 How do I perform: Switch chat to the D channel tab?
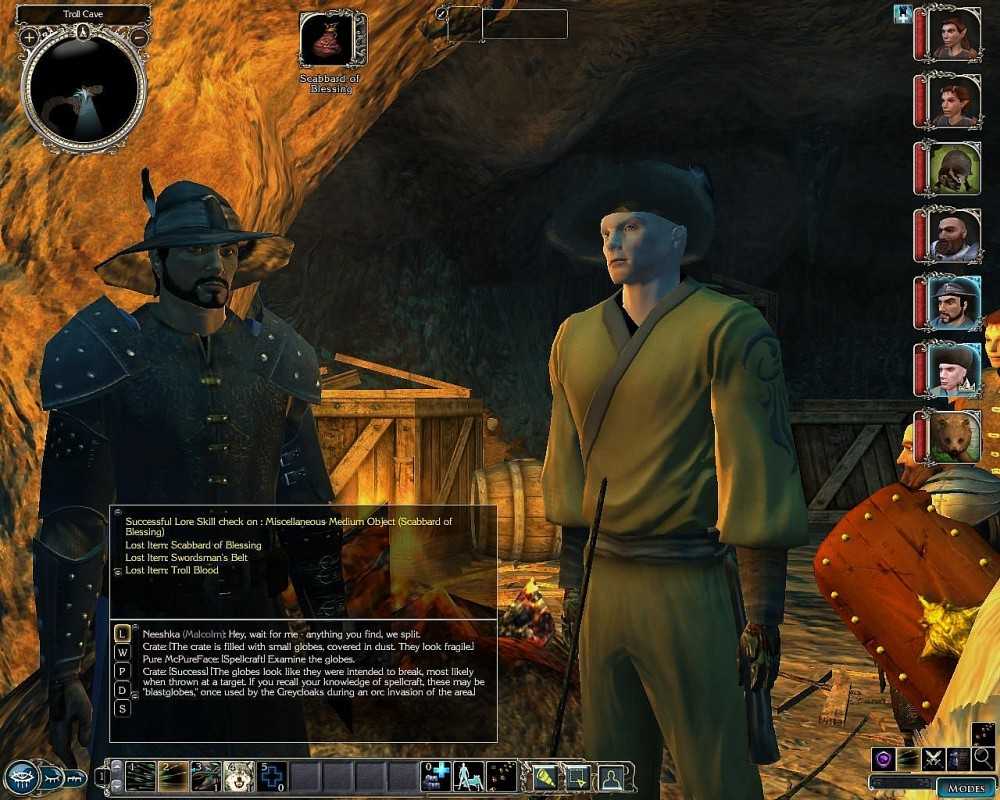122,690
